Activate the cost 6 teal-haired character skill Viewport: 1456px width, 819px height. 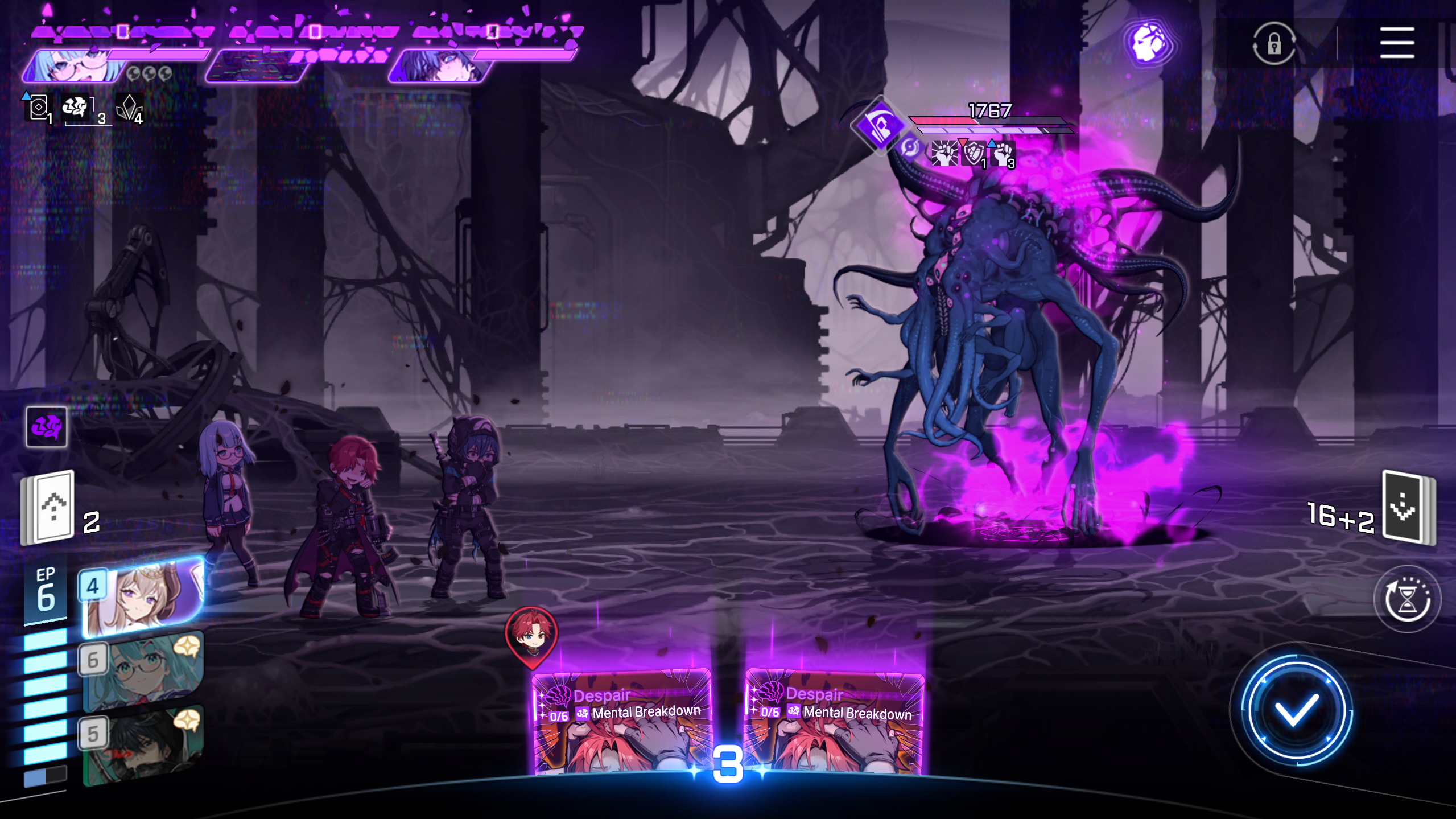(142, 670)
